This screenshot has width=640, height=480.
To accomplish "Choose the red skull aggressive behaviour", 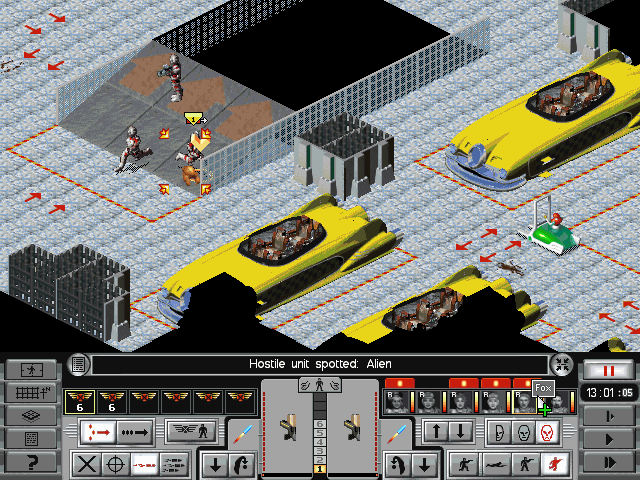I will [545, 432].
